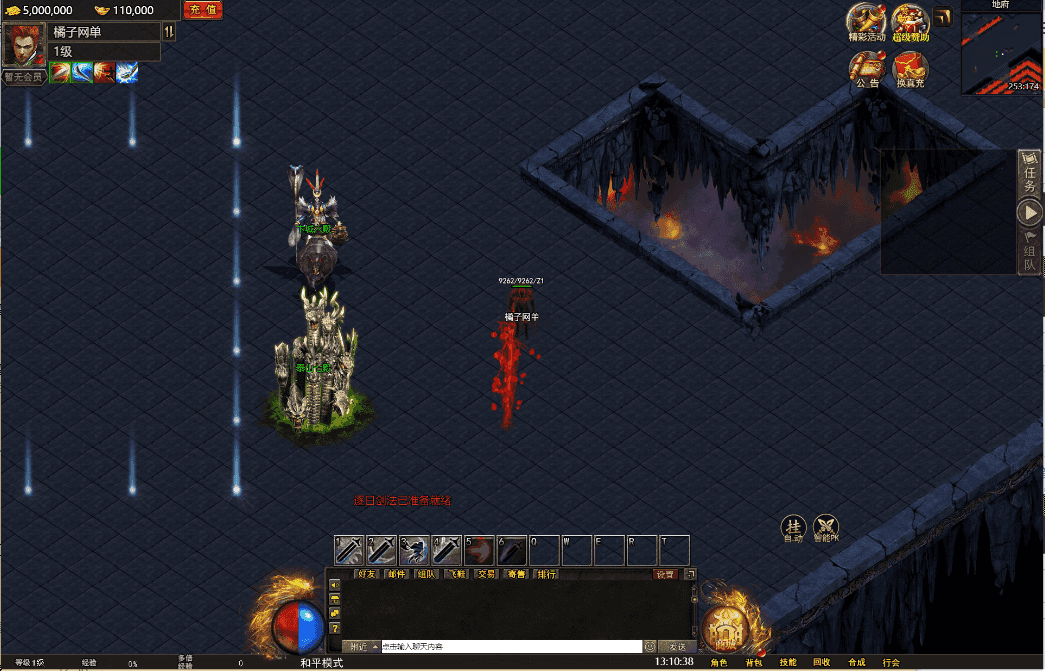
Task: Open the 交易 trade tab
Action: (486, 574)
